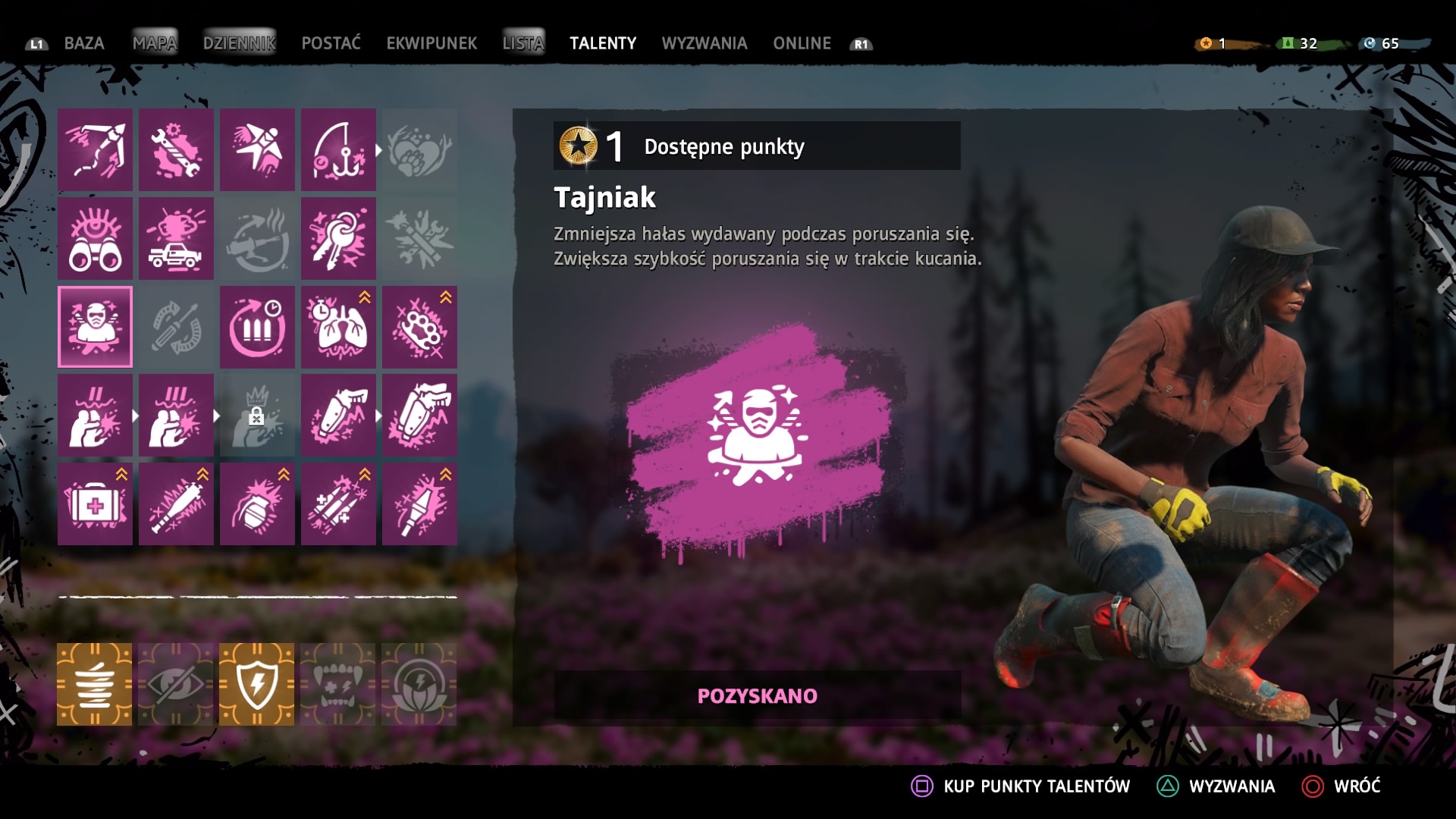Image resolution: width=1456 pixels, height=819 pixels.
Task: Choose the wrench and gear repair talent
Action: [177, 149]
